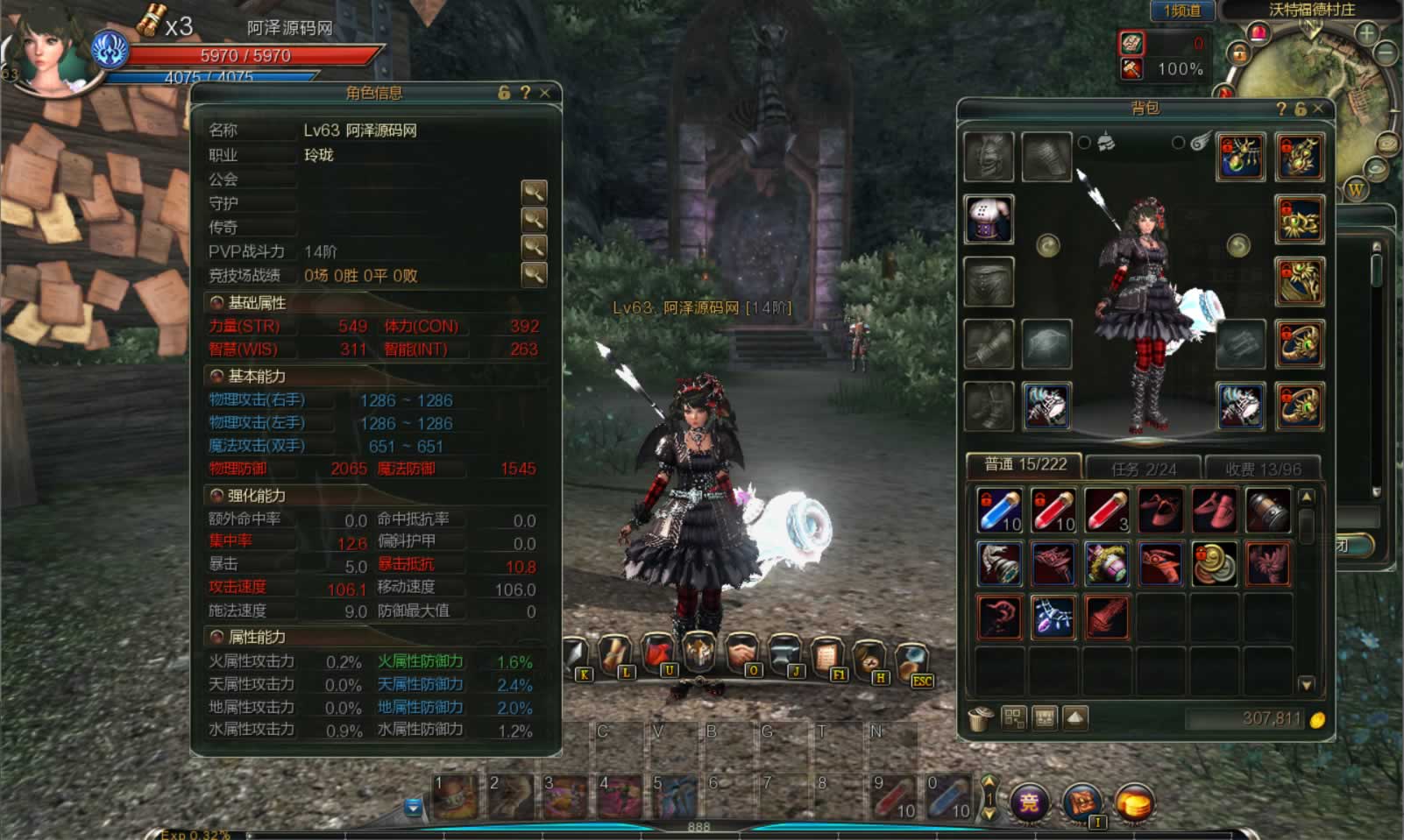Close the backpack window
1404x840 pixels.
click(1318, 109)
